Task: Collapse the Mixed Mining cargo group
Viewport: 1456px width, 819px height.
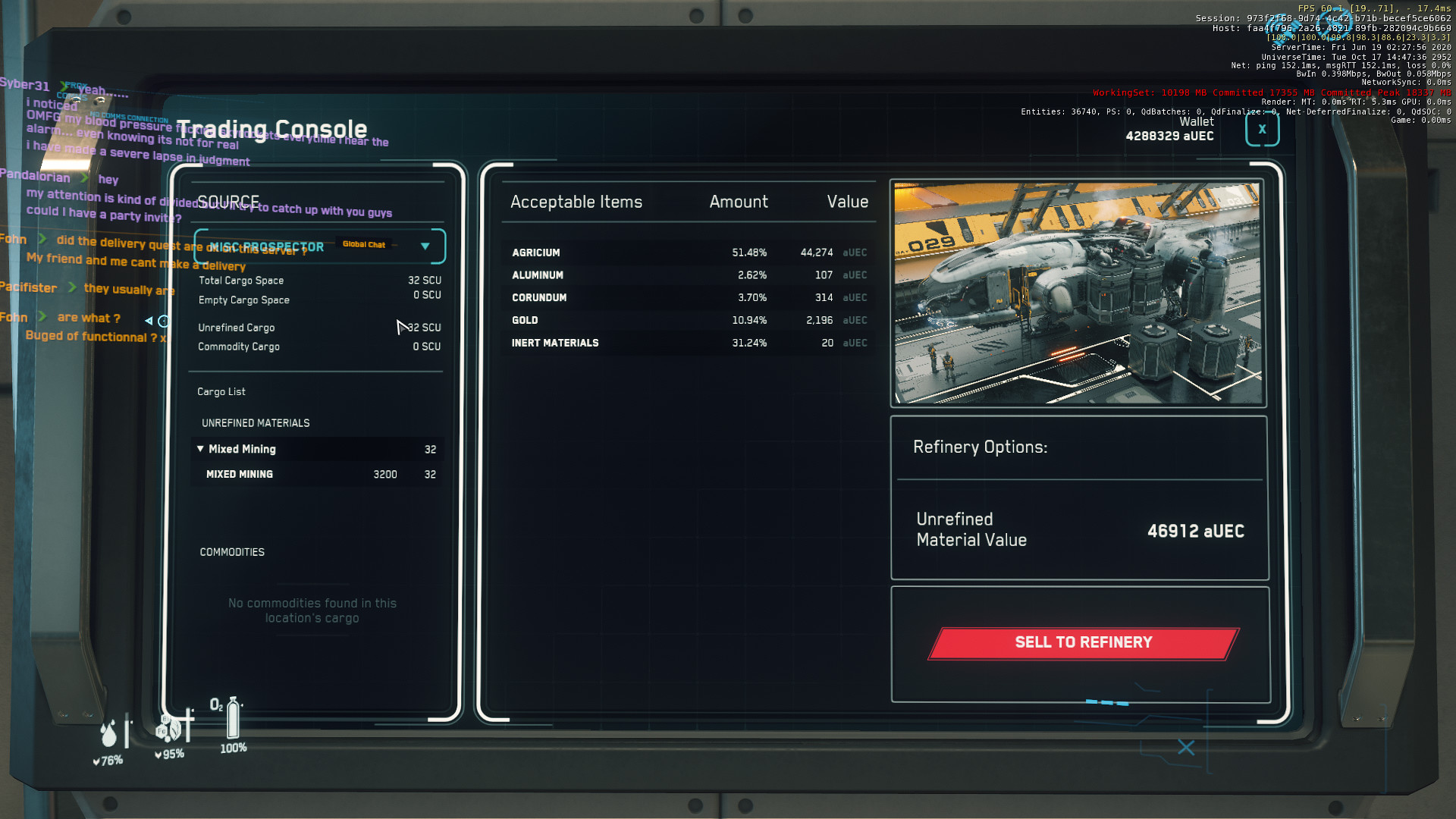Action: [200, 449]
